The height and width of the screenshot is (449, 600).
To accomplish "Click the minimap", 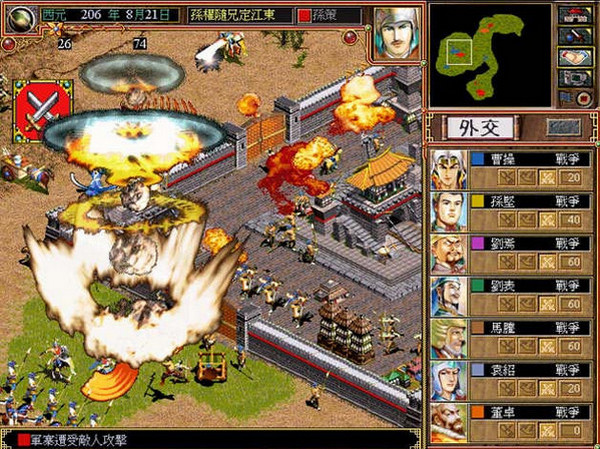I will [x=490, y=53].
